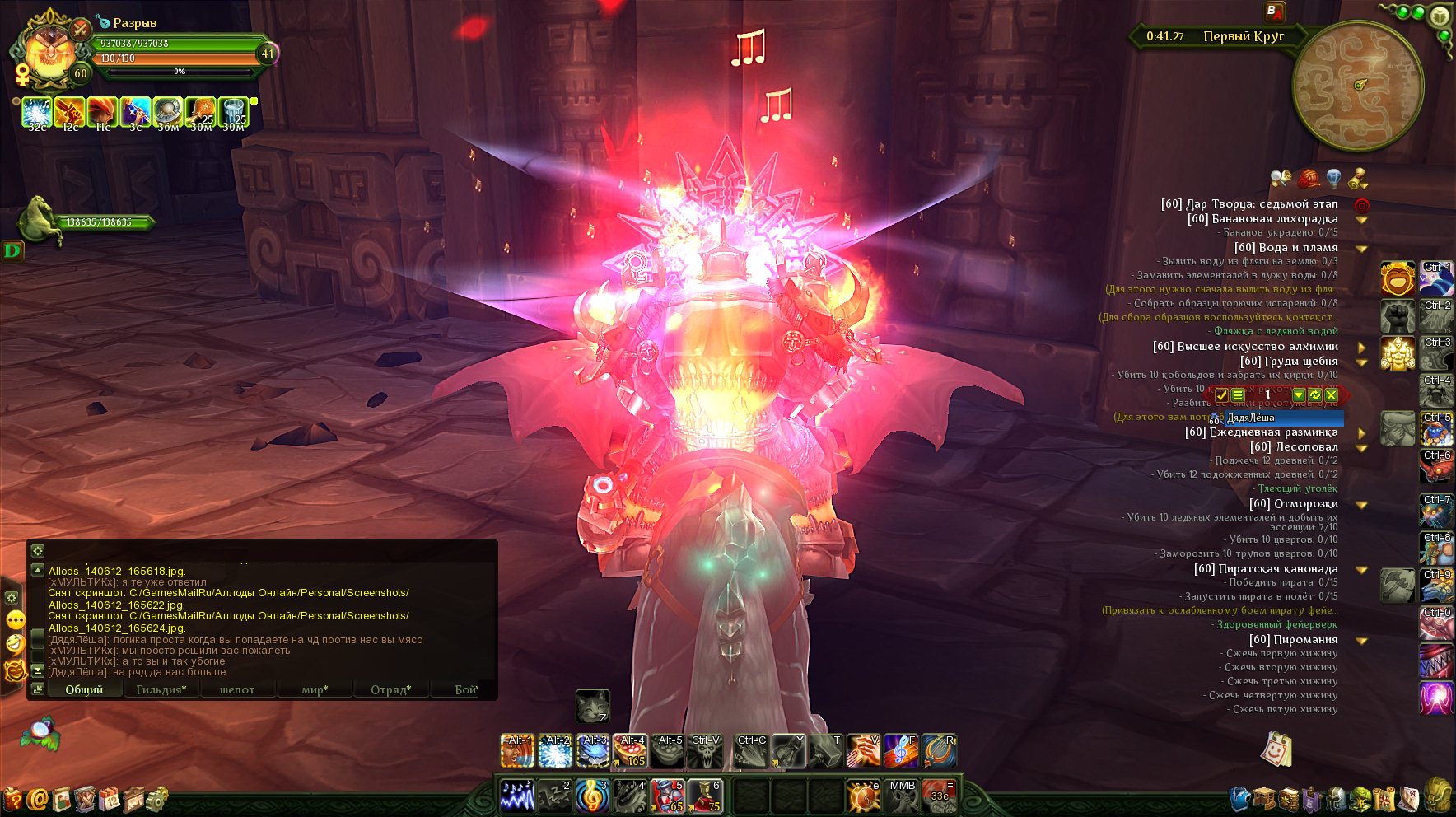Screen dimensions: 1456x817
Task: Activate the lyre ability bound to R
Action: [x=939, y=750]
